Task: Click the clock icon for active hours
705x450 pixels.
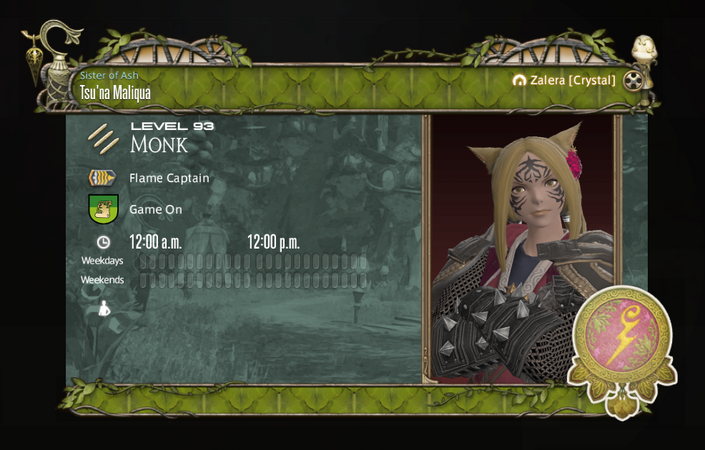Action: 103,242
